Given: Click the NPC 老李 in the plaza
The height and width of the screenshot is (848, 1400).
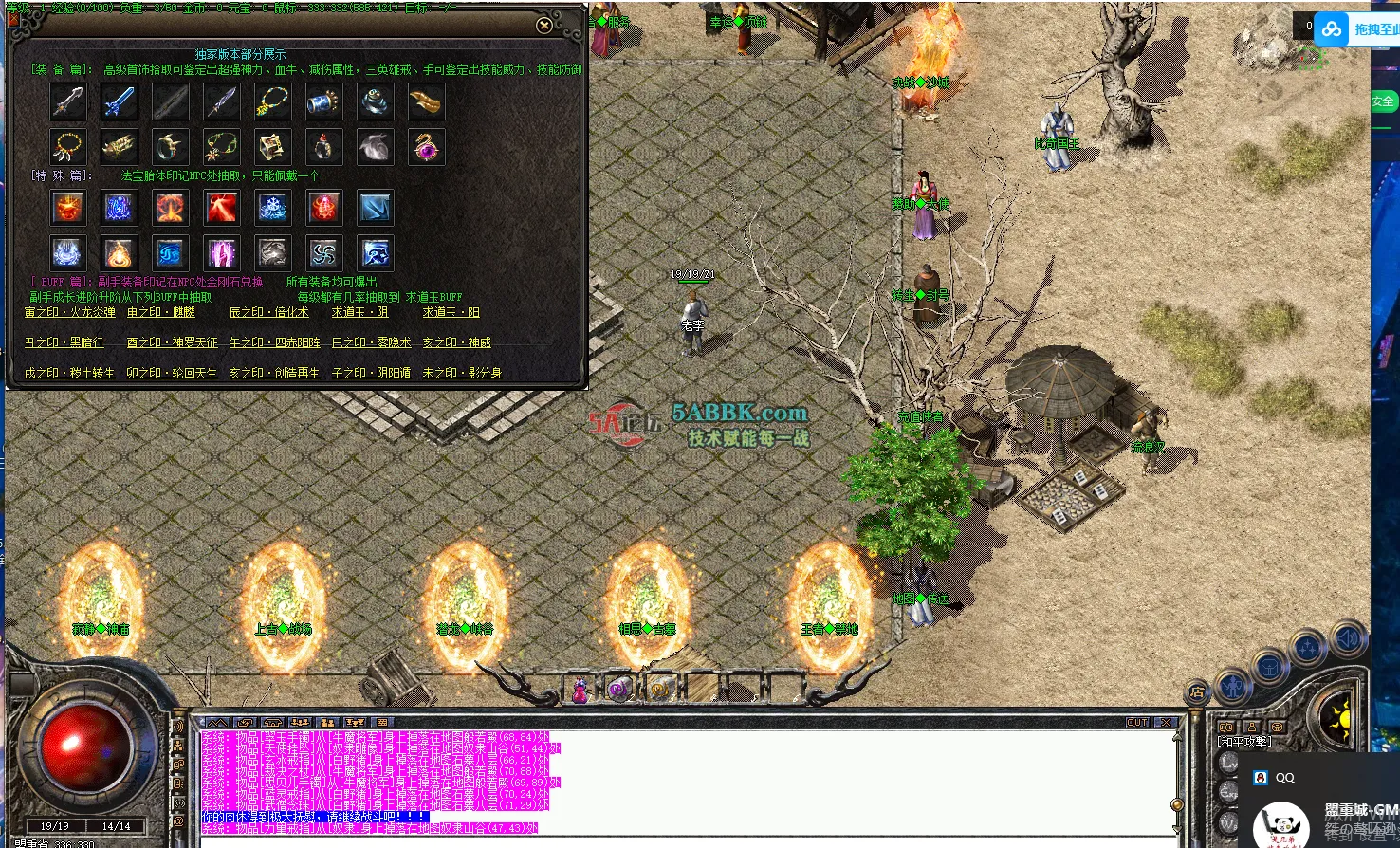Looking at the screenshot, I should (692, 313).
